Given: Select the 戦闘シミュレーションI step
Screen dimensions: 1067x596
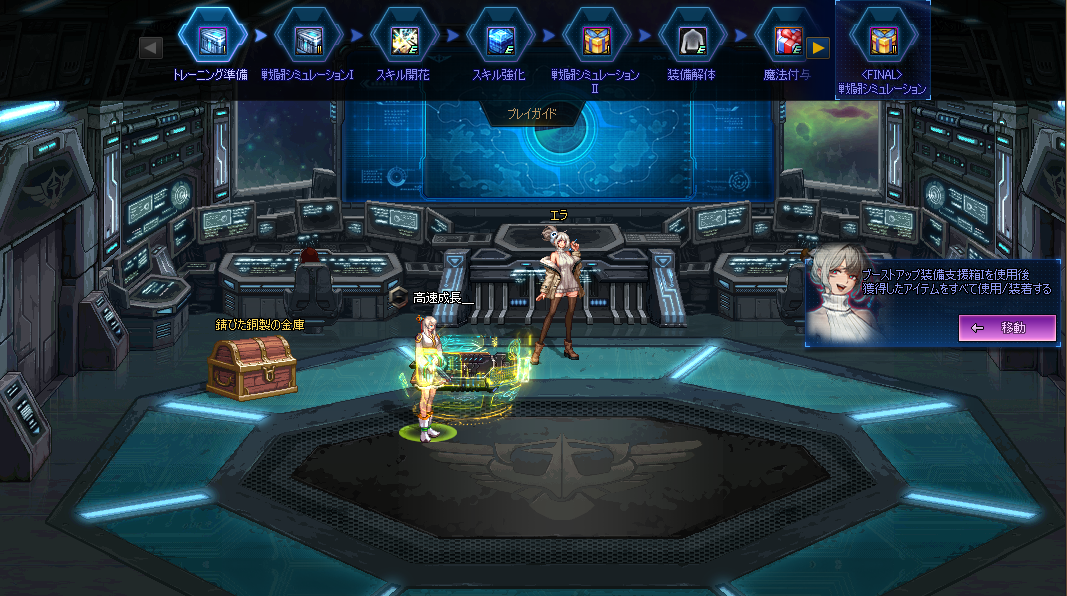Looking at the screenshot, I should click(x=308, y=39).
